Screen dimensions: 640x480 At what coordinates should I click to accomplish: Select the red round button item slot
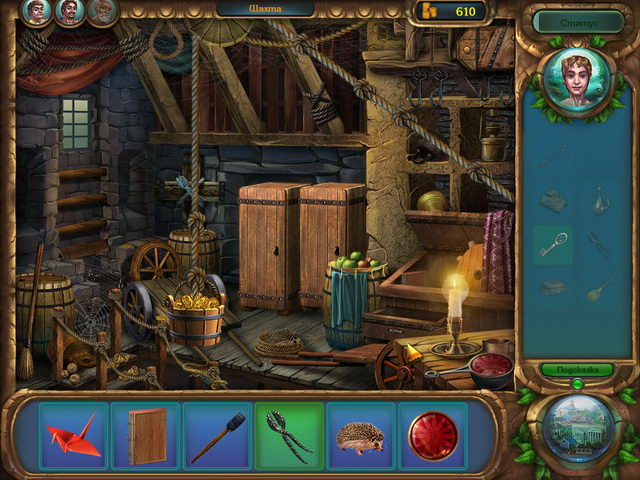433,436
